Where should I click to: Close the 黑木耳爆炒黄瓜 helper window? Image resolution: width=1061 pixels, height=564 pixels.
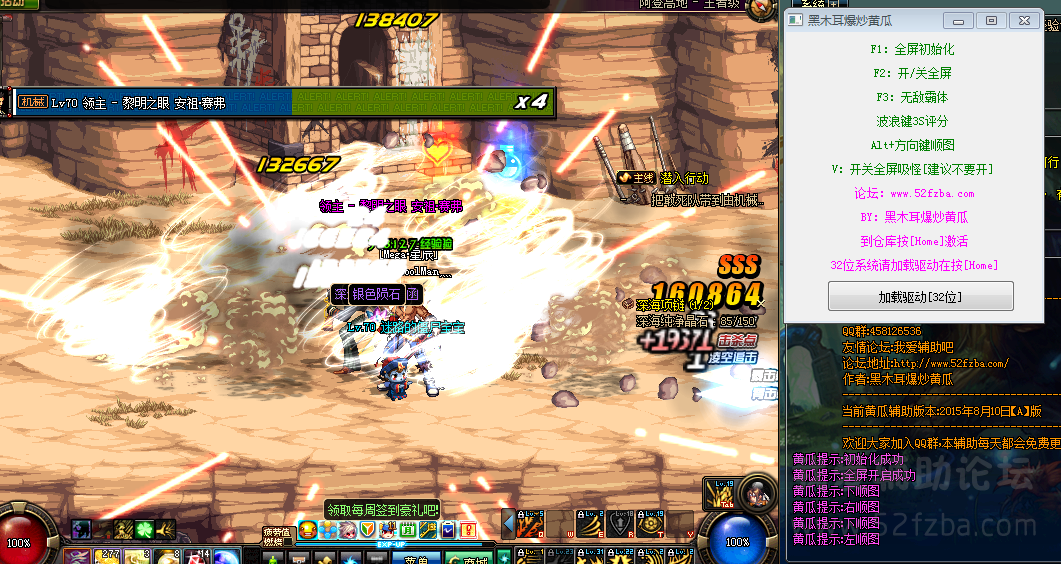tap(1022, 21)
